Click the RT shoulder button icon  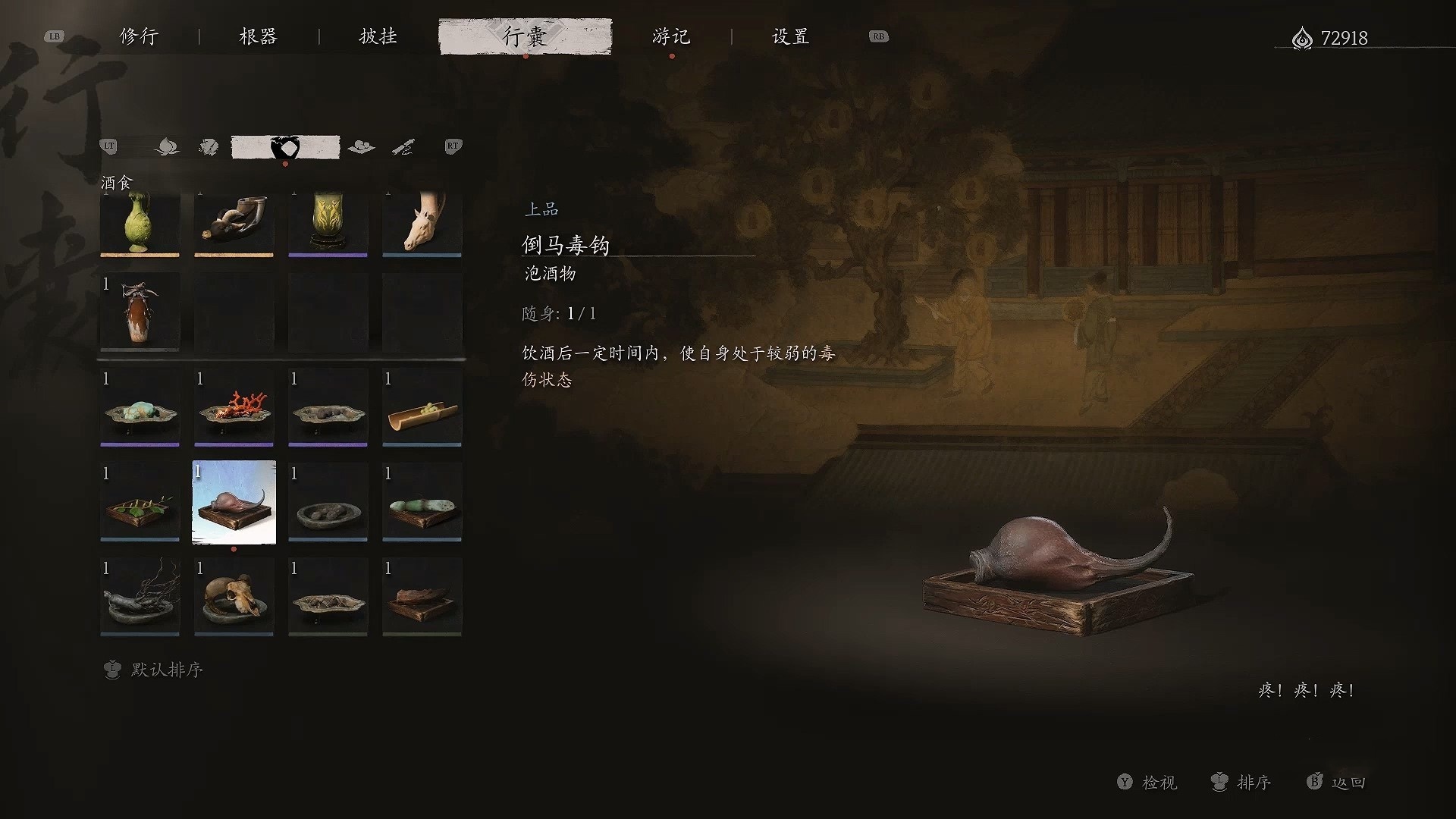click(453, 146)
